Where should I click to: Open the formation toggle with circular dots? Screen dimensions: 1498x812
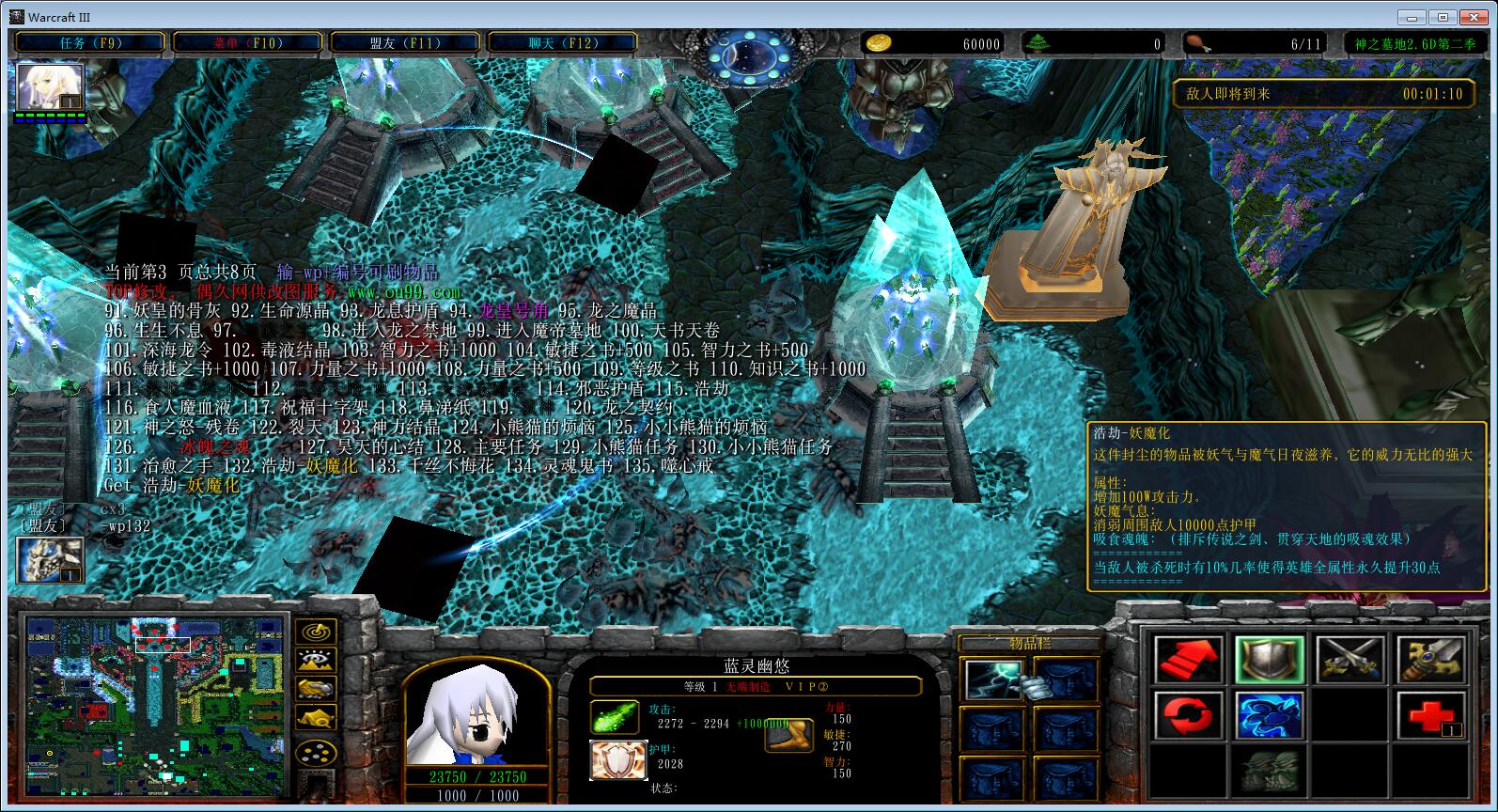[x=317, y=752]
